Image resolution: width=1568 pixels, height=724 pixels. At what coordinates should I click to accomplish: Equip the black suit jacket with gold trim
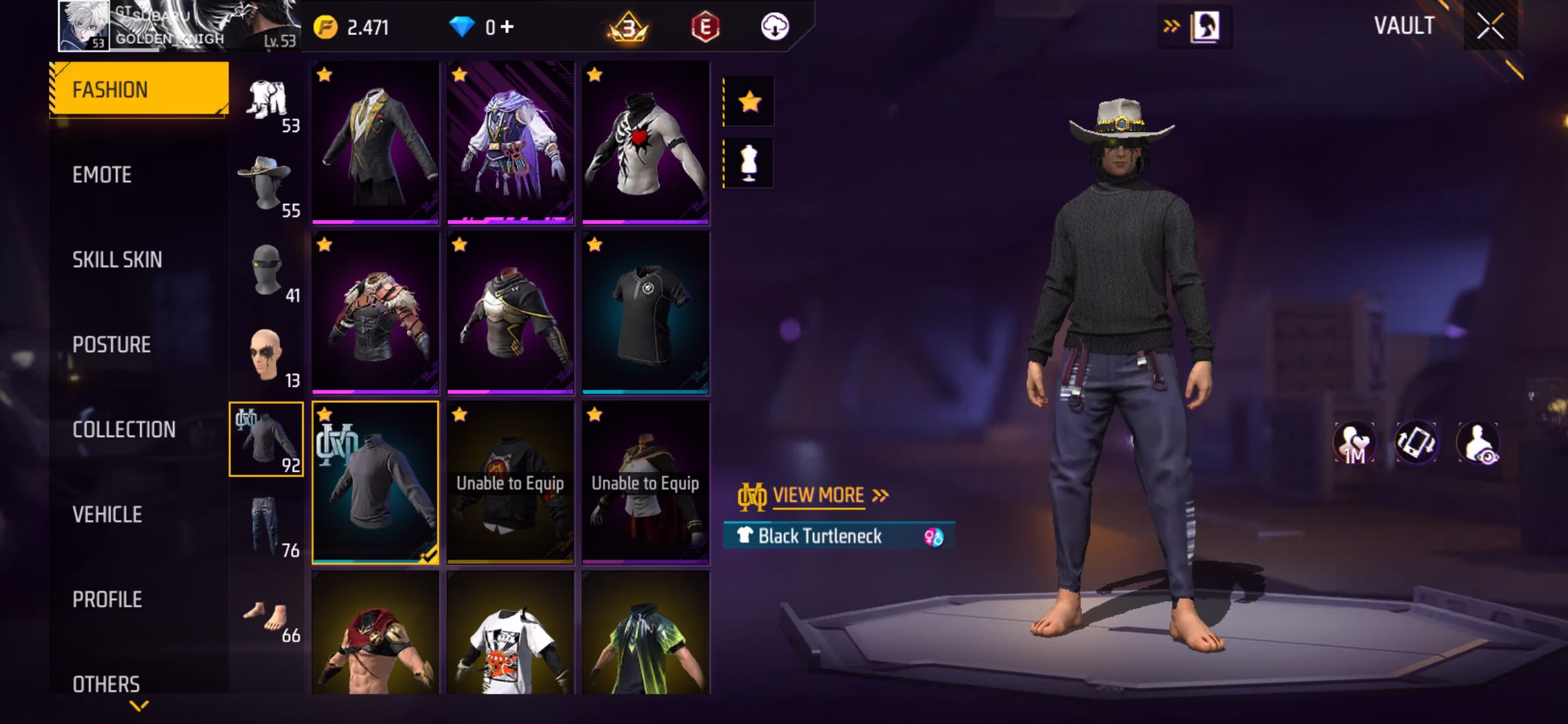375,143
